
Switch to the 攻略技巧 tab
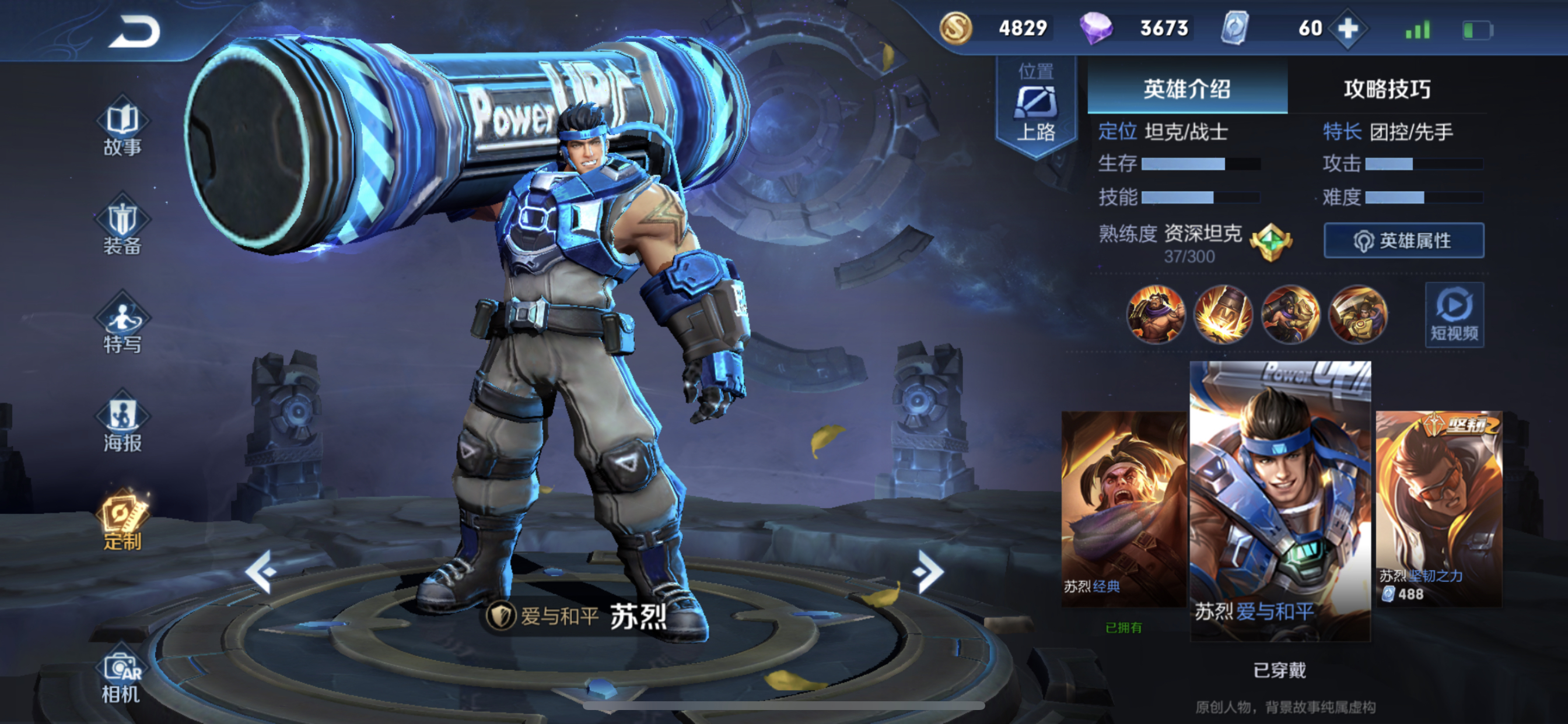click(1387, 89)
